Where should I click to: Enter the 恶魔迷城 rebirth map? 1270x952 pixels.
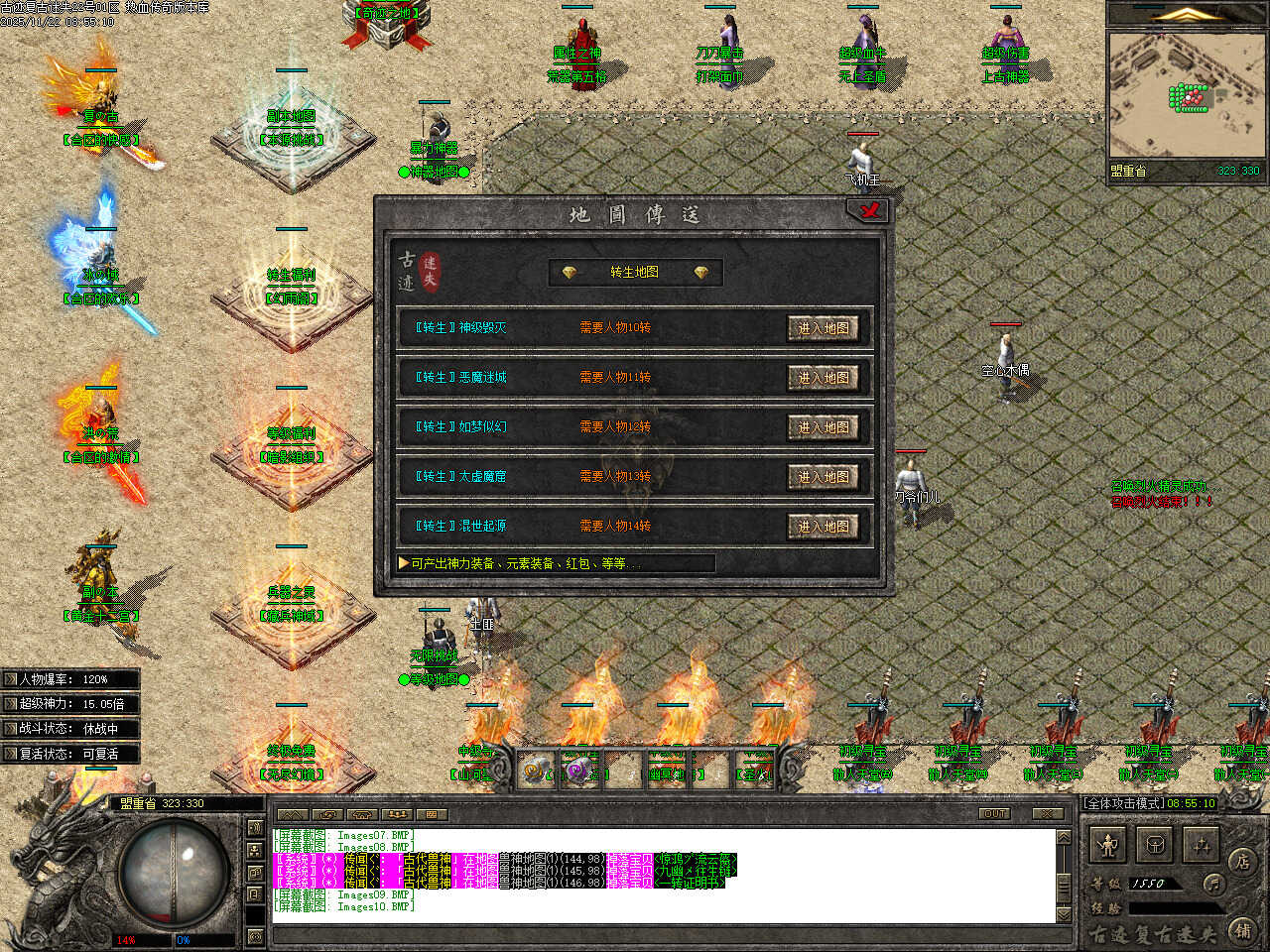[823, 378]
